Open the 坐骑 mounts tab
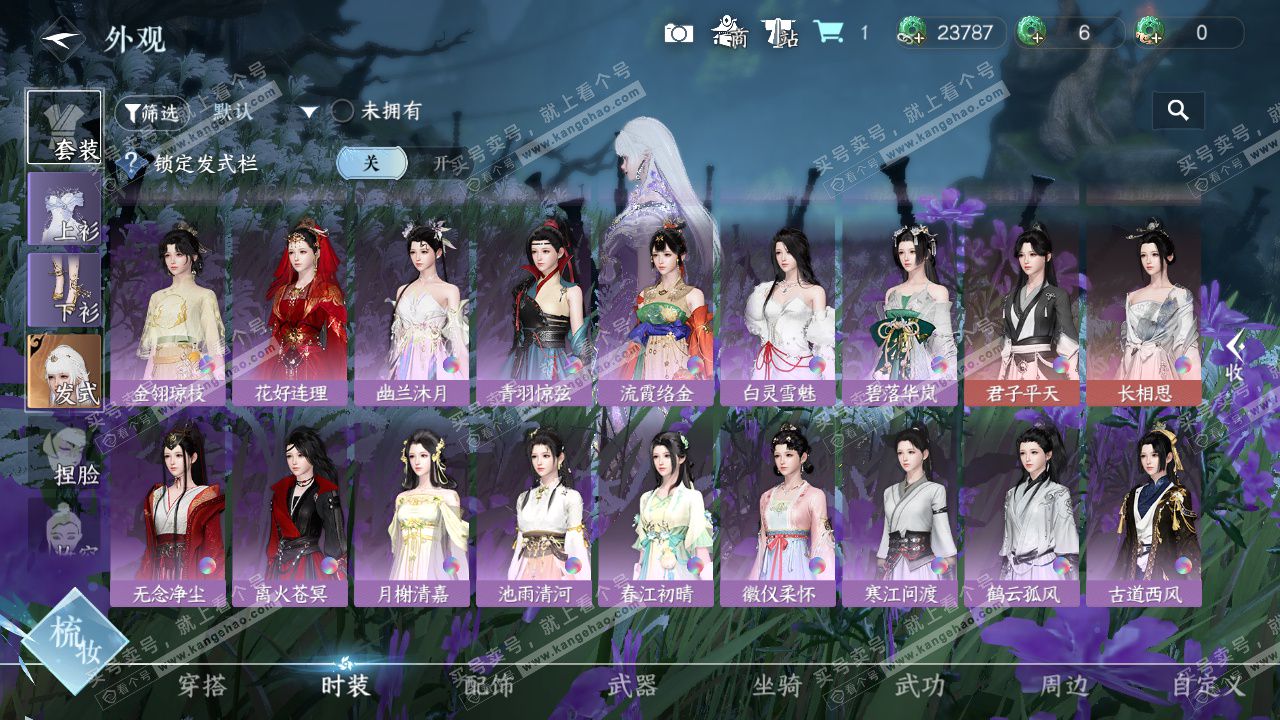Viewport: 1280px width, 720px height. 777,685
